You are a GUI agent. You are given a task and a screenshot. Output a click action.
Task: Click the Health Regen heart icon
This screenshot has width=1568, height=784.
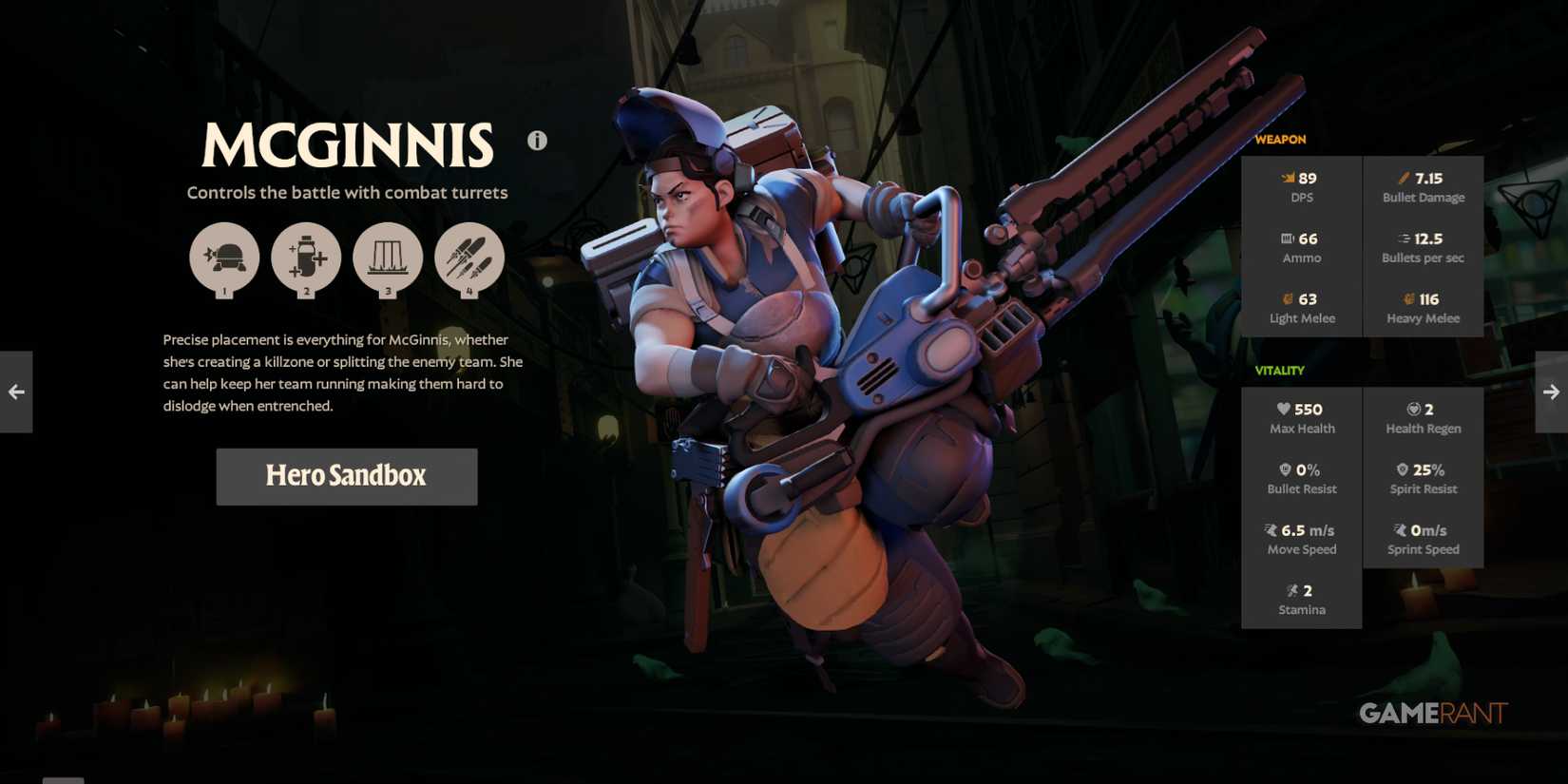(x=1415, y=409)
